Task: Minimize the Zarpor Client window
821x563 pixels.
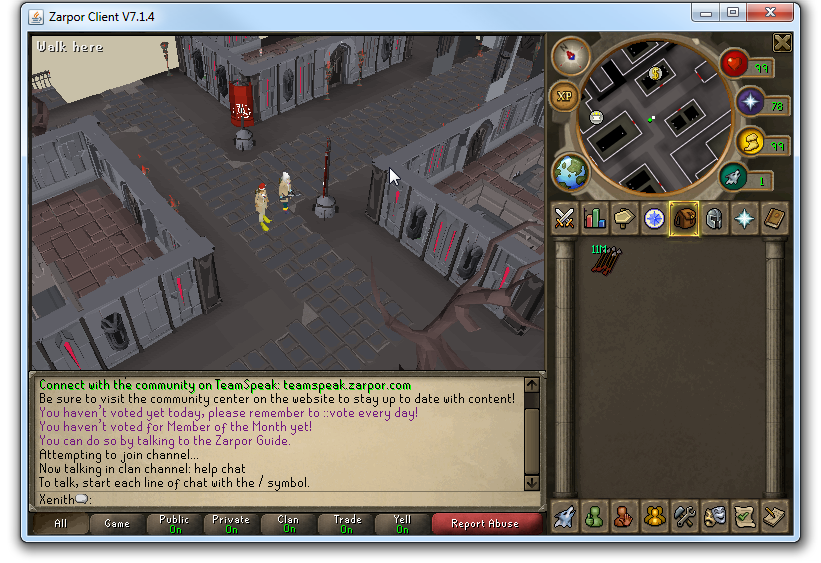Action: (709, 13)
